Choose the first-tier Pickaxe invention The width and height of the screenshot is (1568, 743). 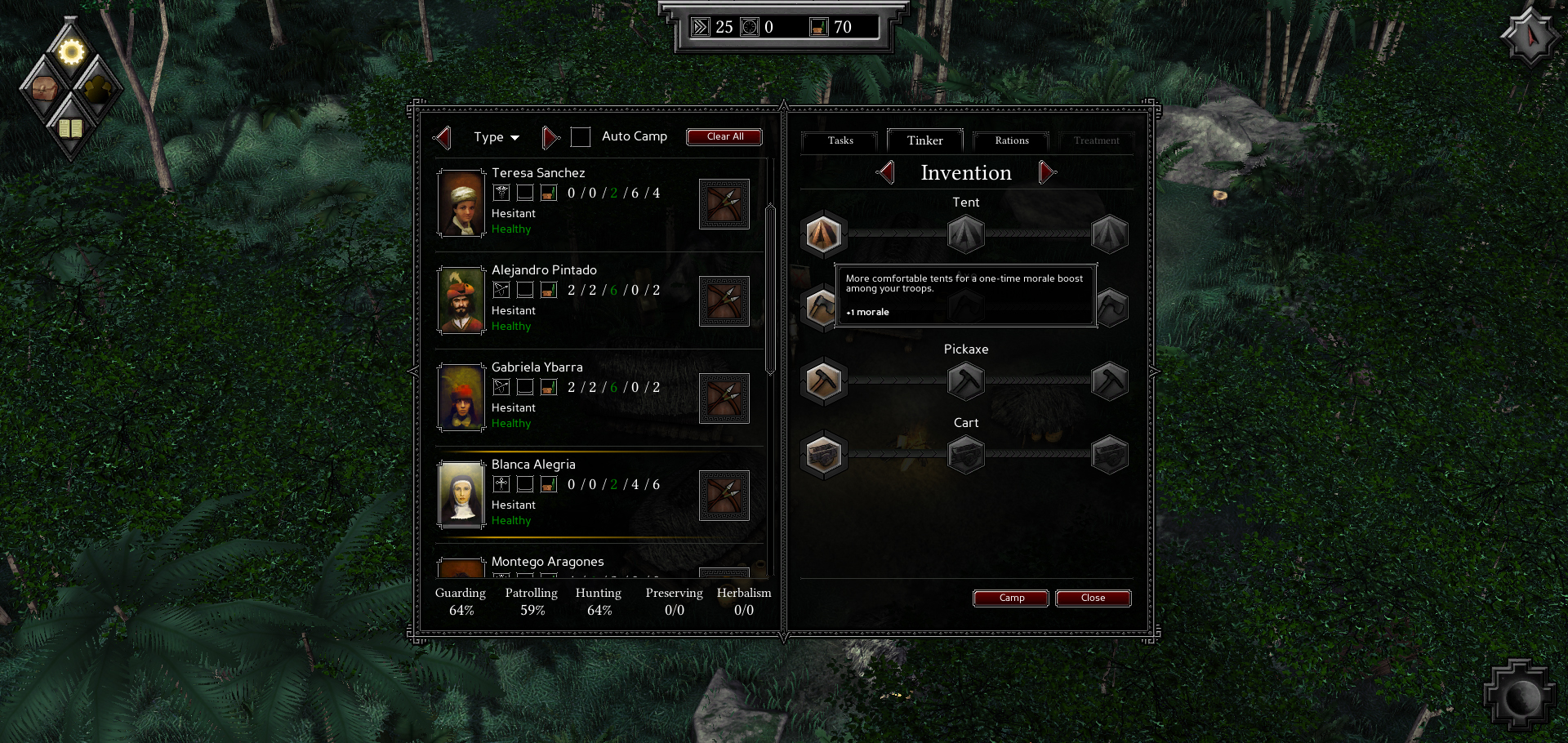click(x=823, y=381)
